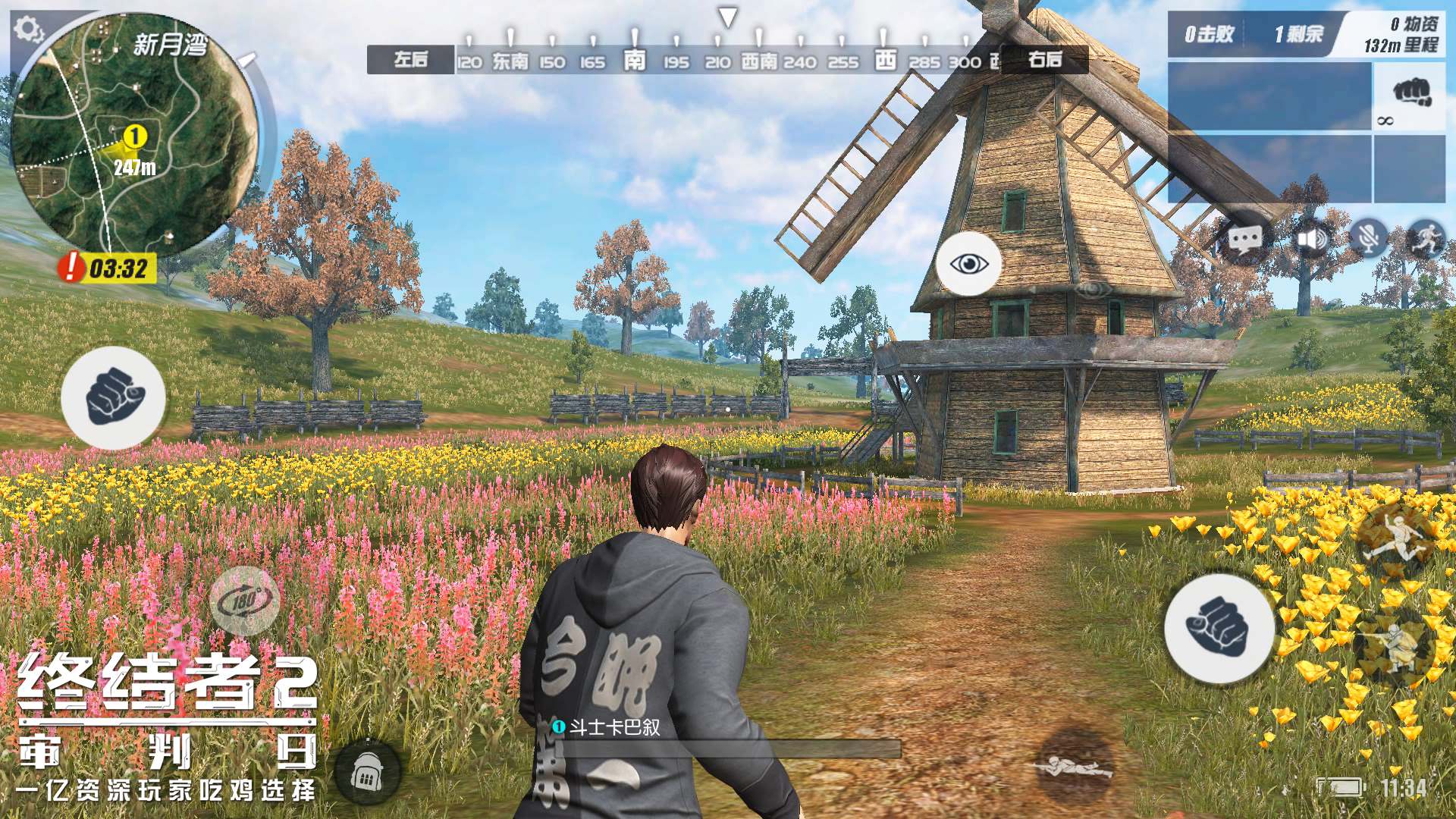The width and height of the screenshot is (1456, 819).
Task: Activate the running man auto-sprint icon
Action: tap(1426, 238)
